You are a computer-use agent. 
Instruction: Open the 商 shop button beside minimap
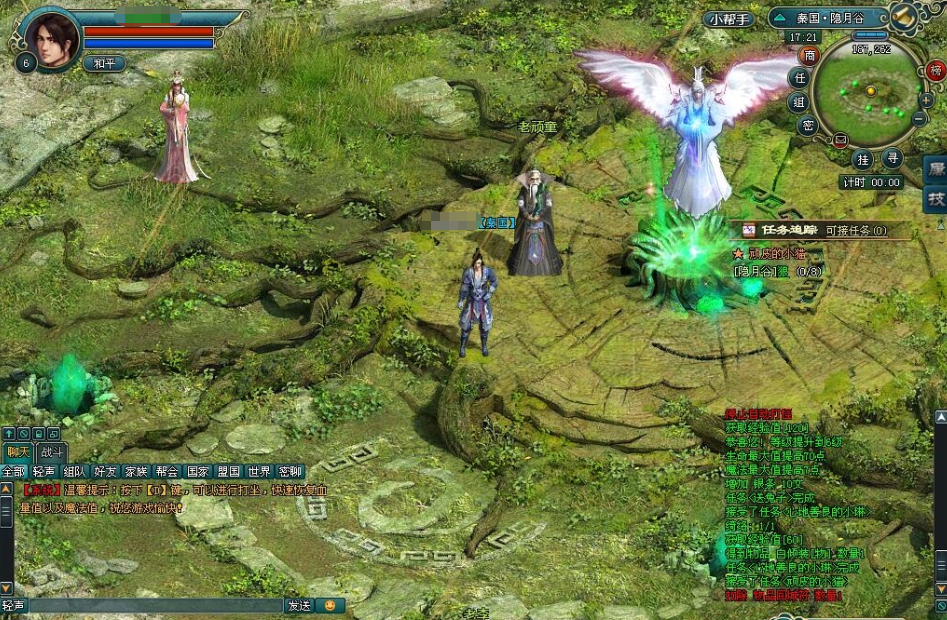tap(809, 56)
